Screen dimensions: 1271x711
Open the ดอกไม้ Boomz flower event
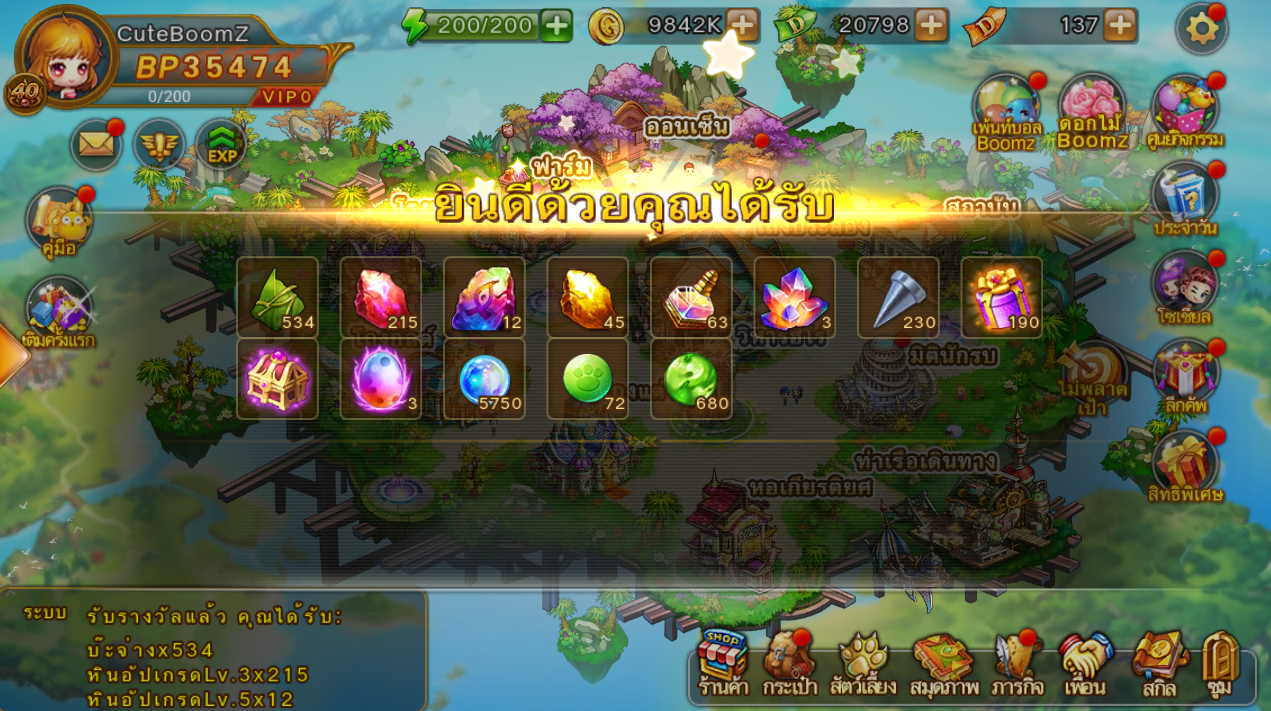point(1092,110)
